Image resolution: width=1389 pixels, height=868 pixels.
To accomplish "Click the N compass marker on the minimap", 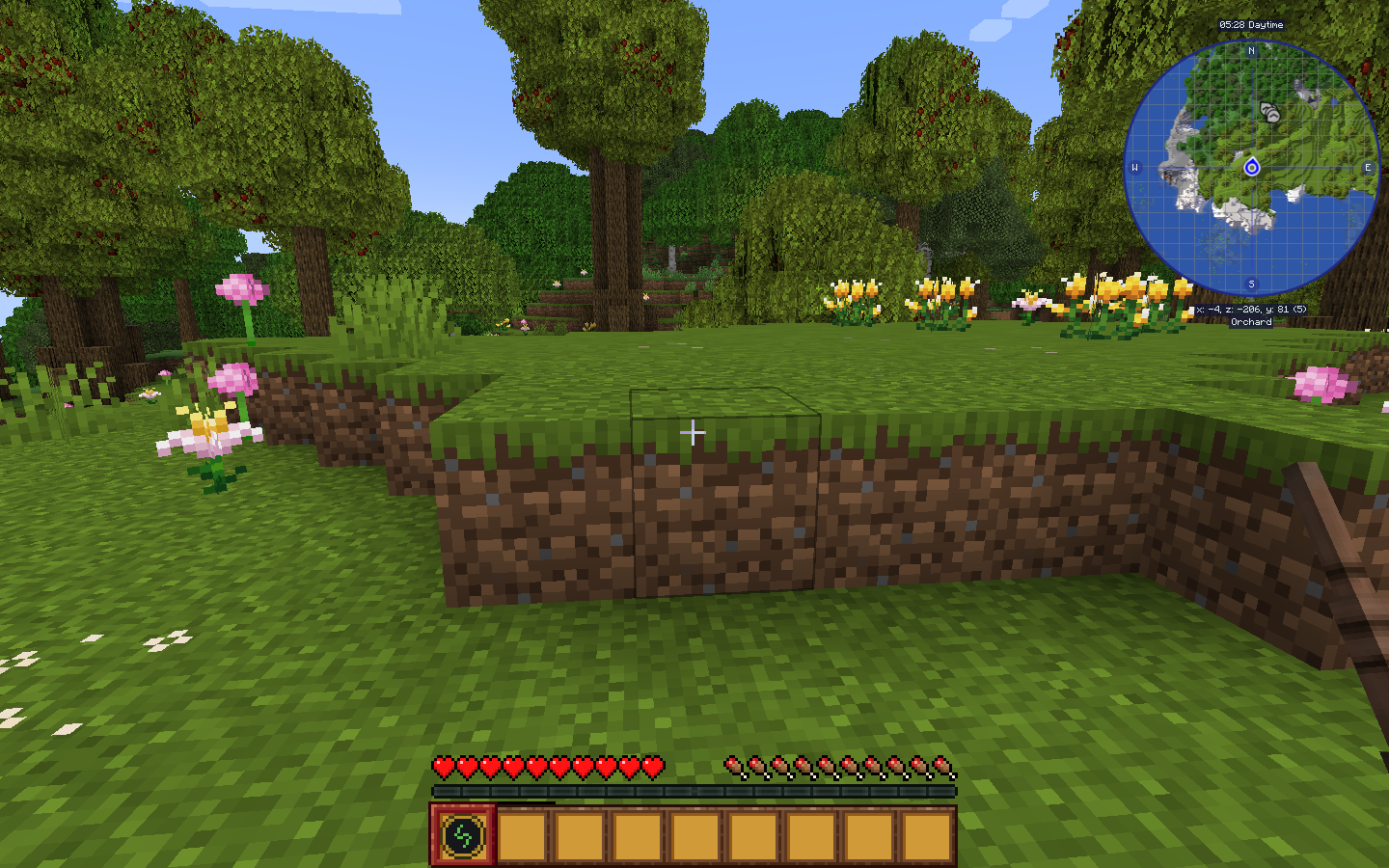I will [1251, 51].
